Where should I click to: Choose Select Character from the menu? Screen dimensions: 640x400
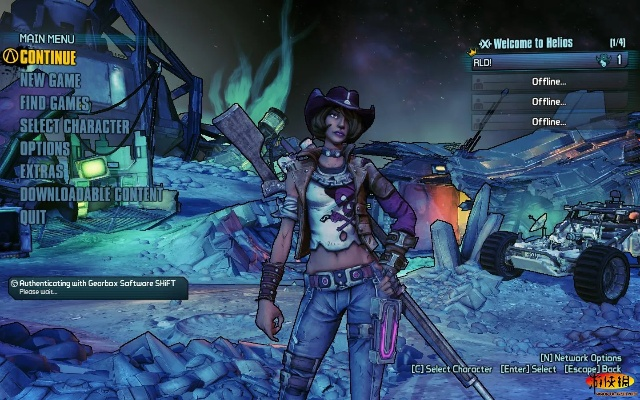pyautogui.click(x=75, y=126)
